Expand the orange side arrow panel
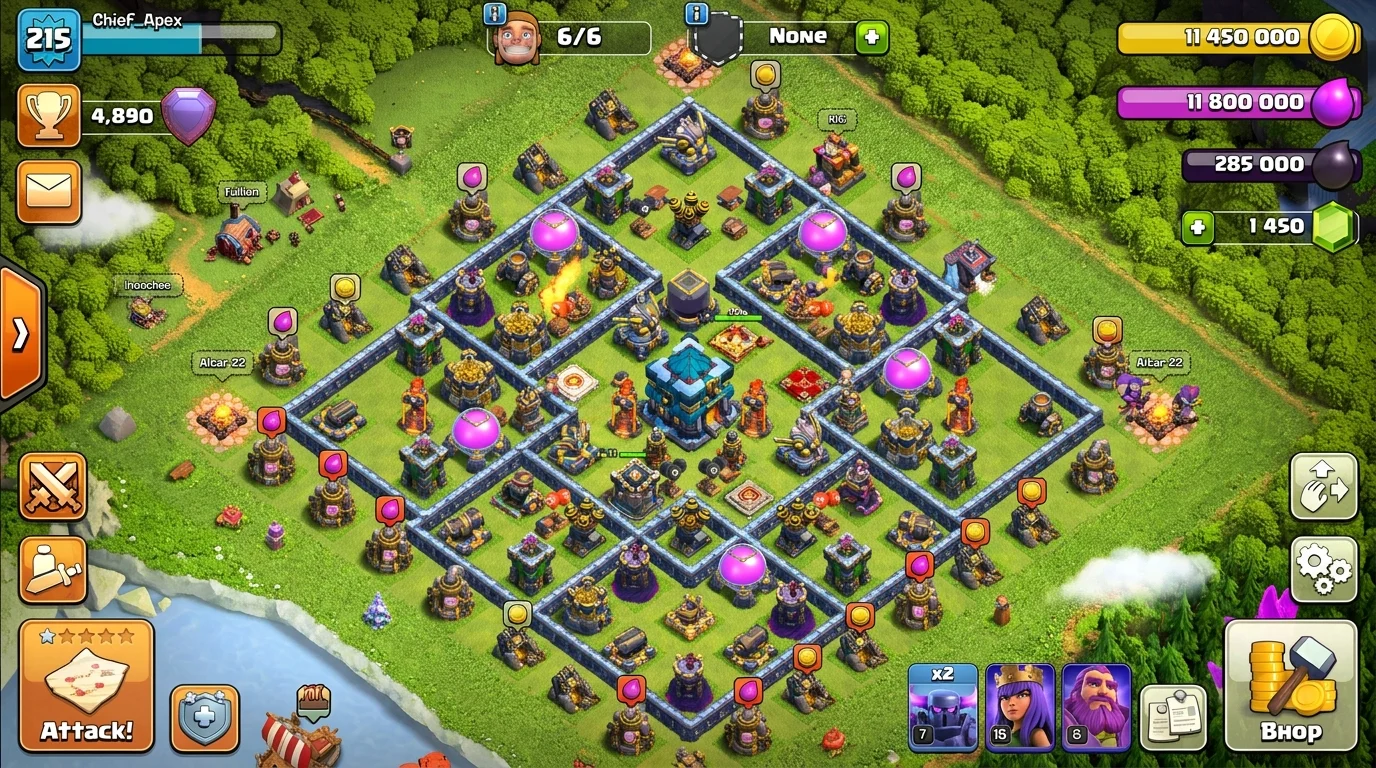The height and width of the screenshot is (768, 1376). tap(20, 334)
